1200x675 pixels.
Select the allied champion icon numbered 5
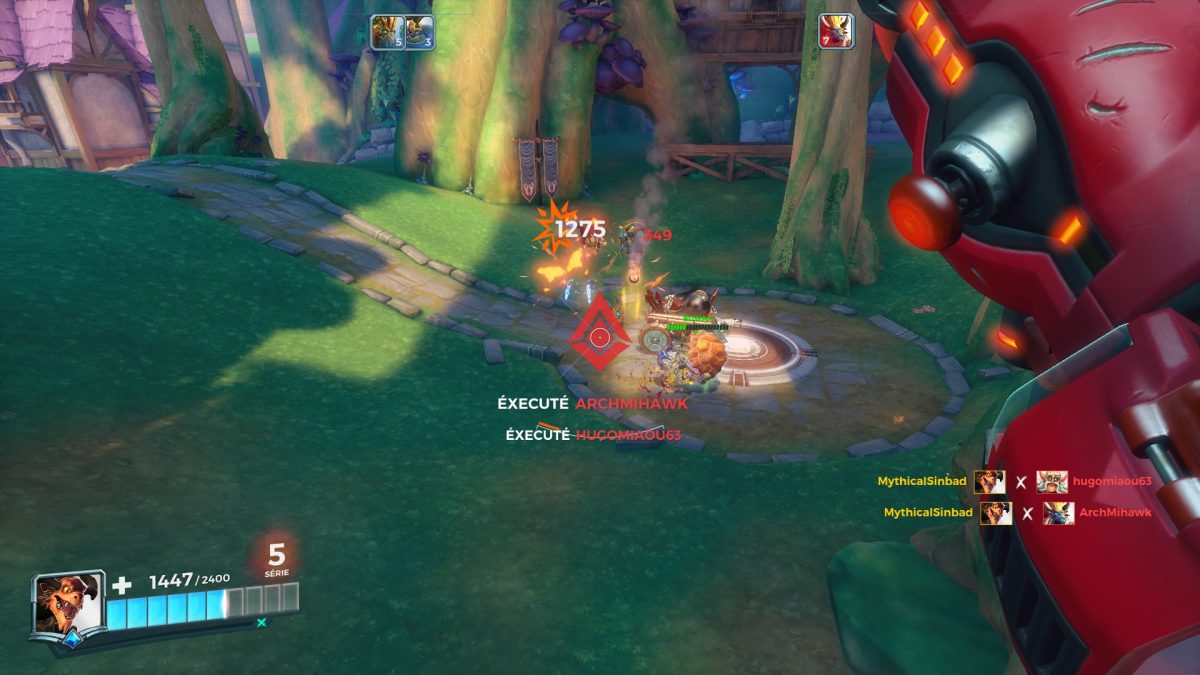[386, 32]
